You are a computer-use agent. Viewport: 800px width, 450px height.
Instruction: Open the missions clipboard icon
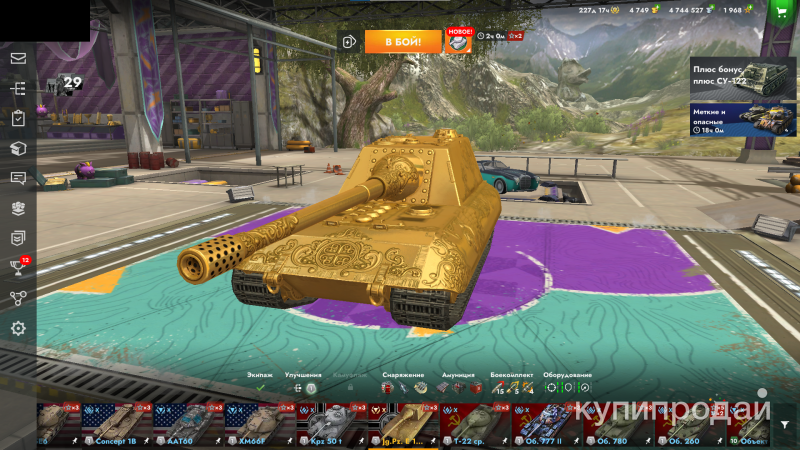point(18,118)
